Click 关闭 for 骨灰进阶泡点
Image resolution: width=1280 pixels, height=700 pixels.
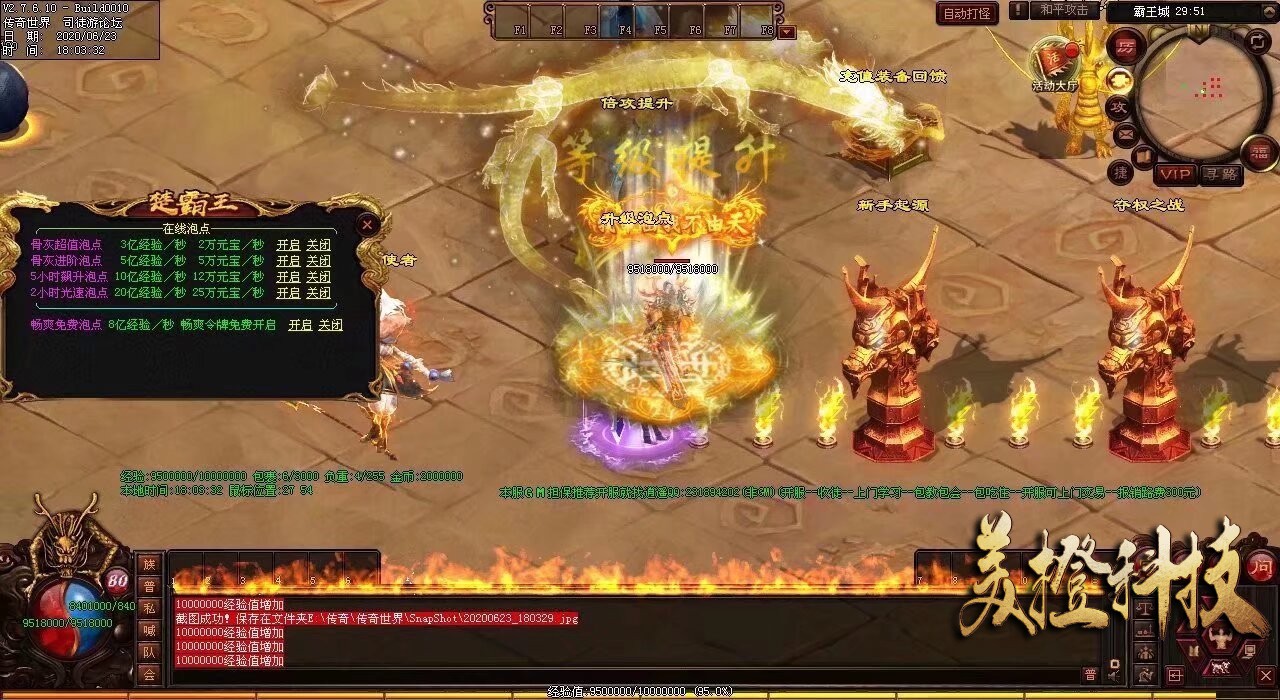tap(318, 260)
